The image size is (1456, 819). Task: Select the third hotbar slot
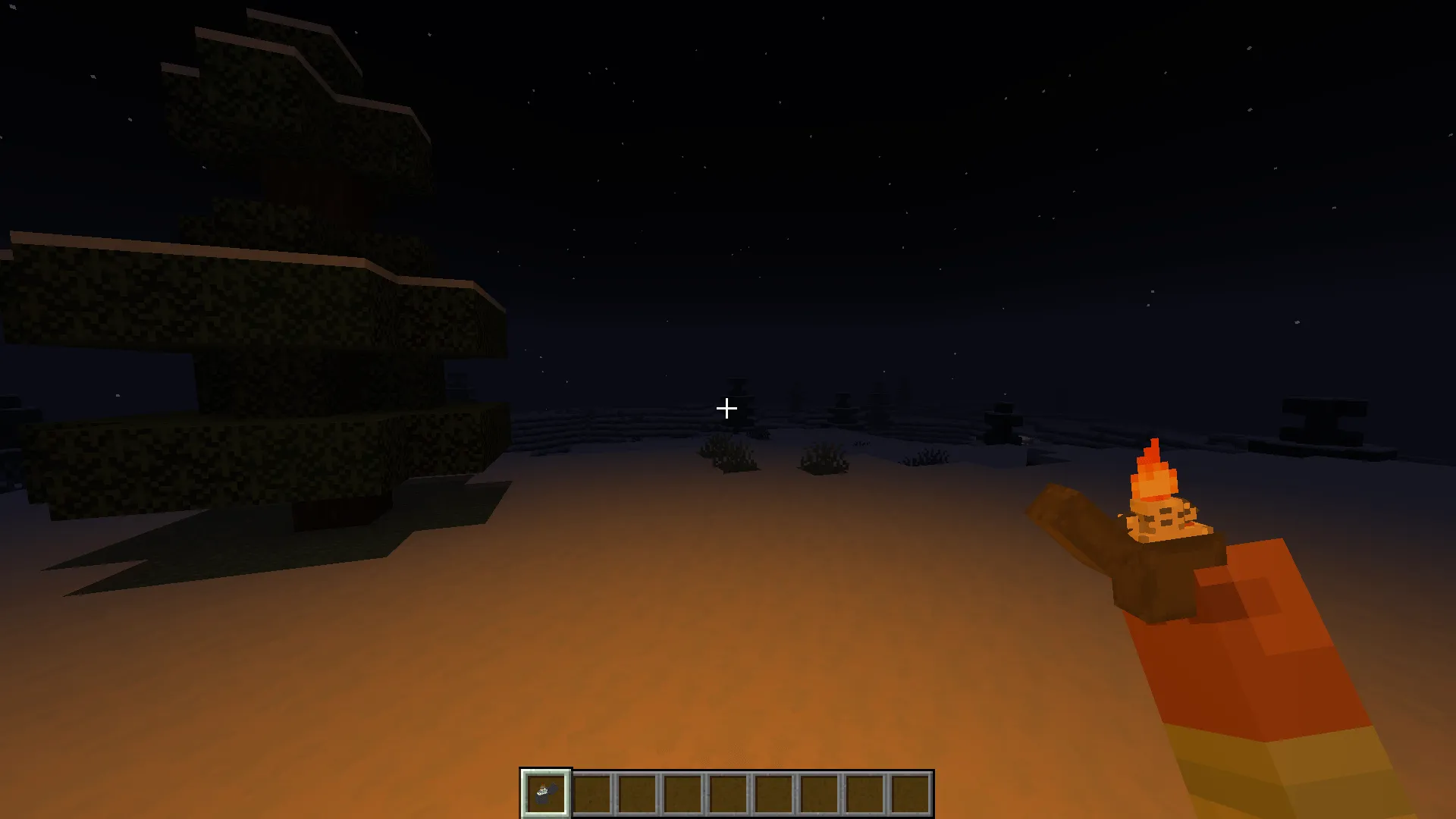pyautogui.click(x=635, y=793)
